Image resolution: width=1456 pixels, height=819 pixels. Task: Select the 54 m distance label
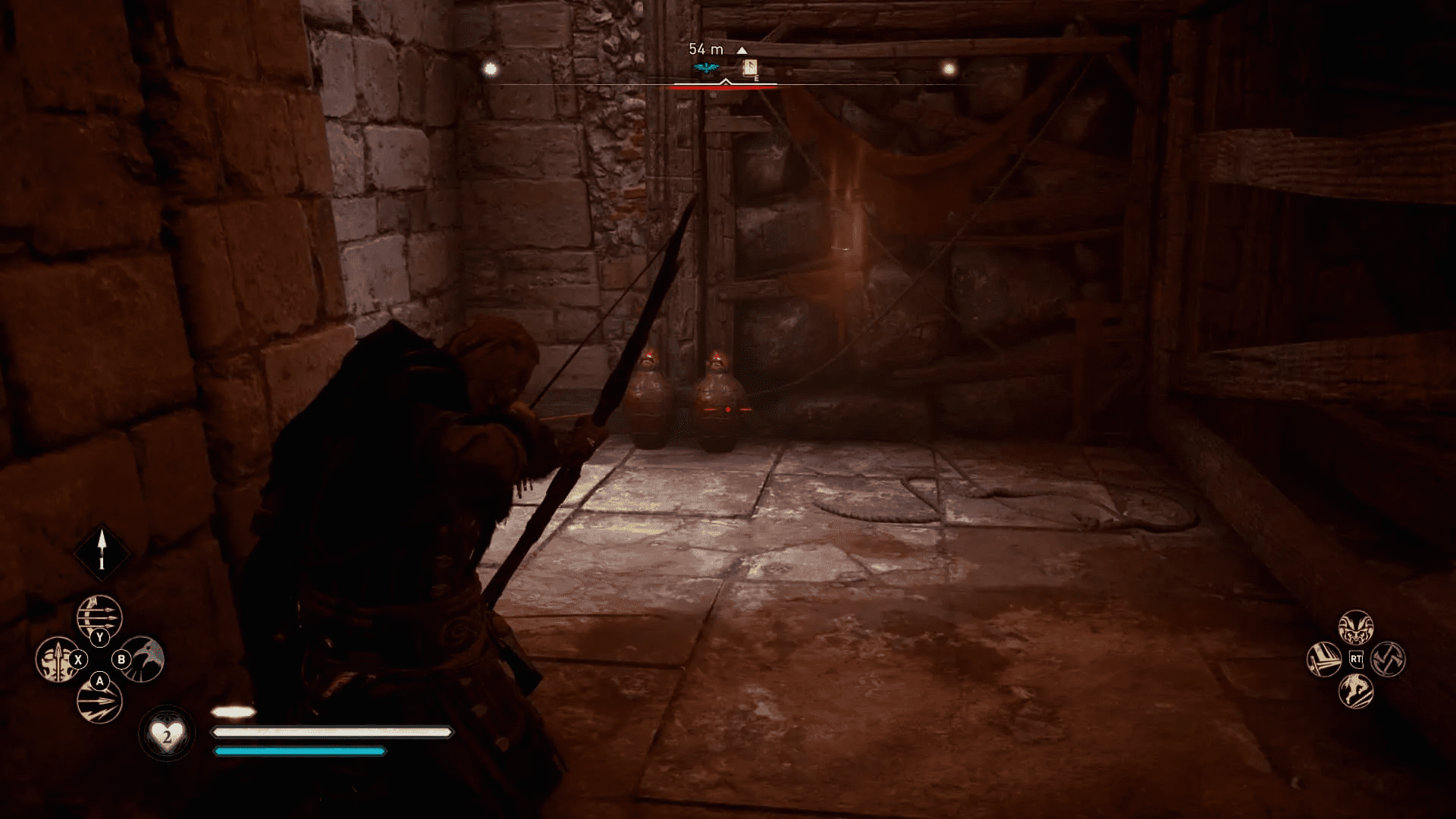(706, 49)
